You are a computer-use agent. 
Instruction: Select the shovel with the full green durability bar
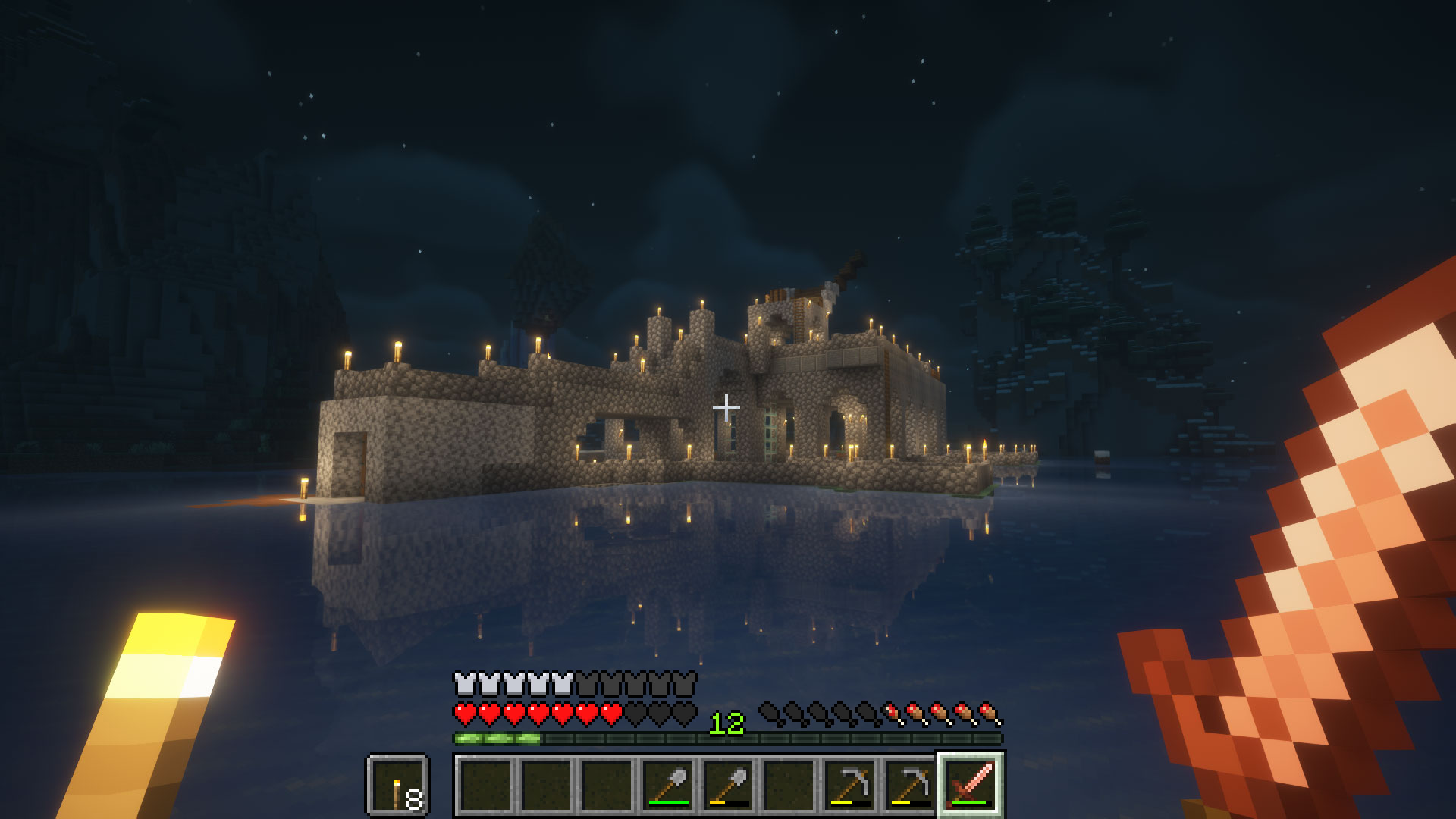coord(668,785)
